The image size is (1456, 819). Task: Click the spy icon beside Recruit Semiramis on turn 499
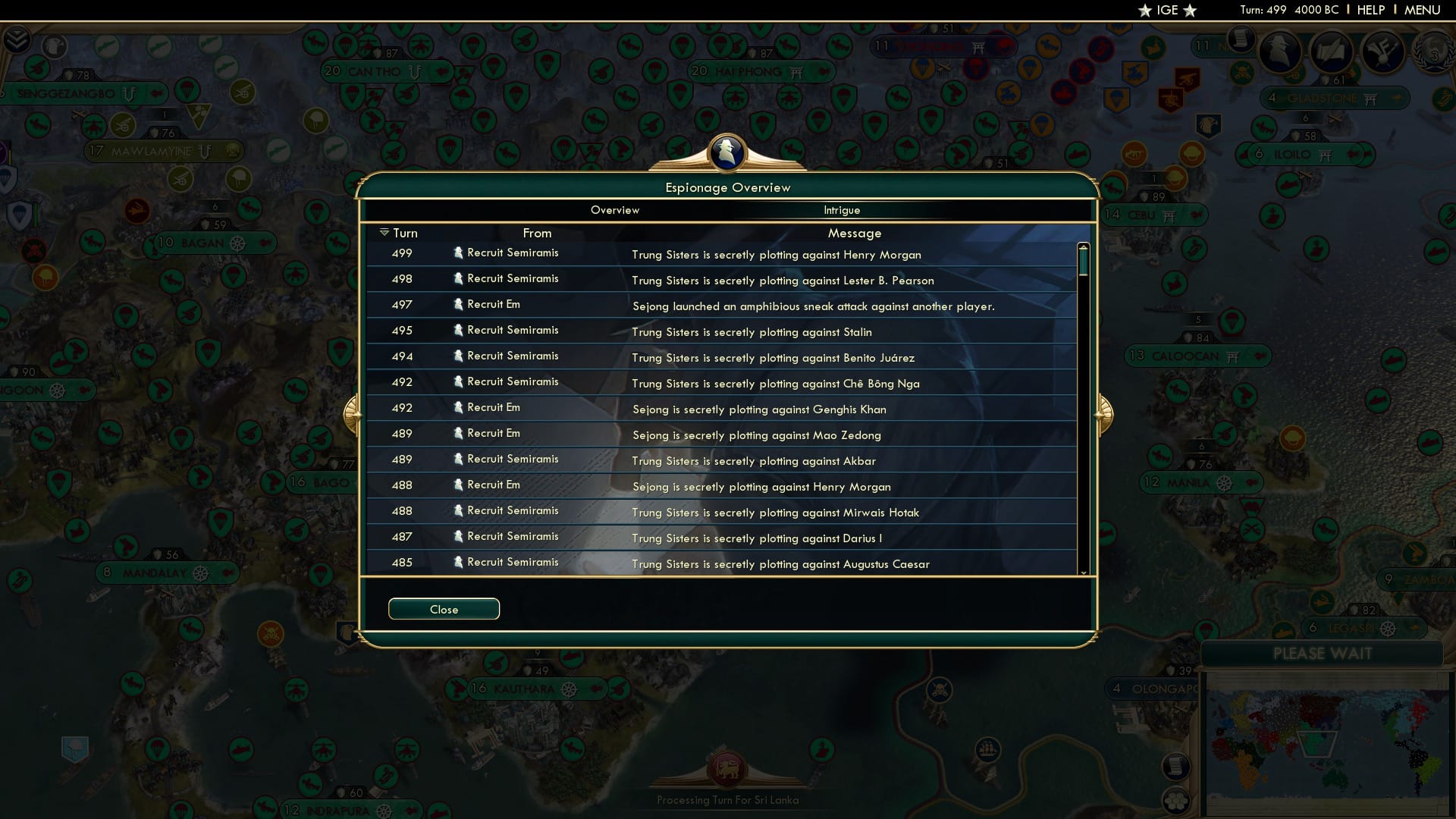[458, 252]
